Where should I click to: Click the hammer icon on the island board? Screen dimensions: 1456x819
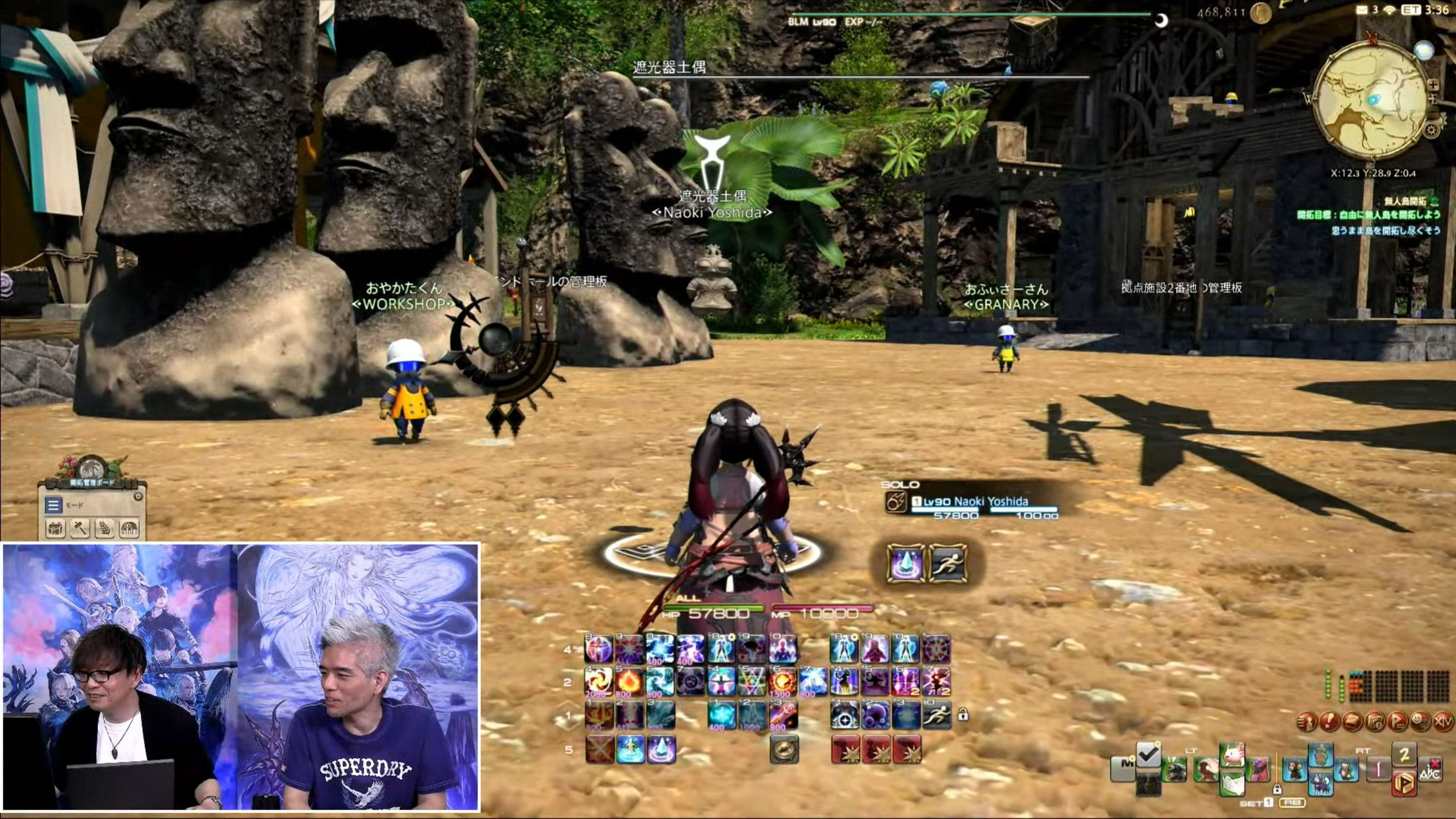click(80, 529)
